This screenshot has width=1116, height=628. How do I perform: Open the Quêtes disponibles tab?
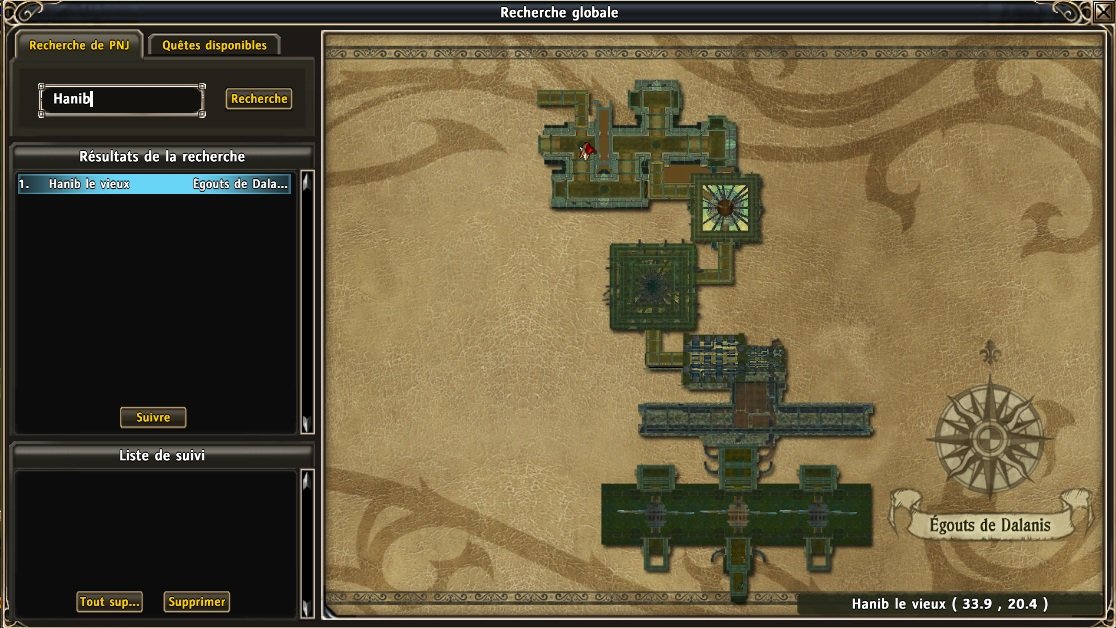click(214, 45)
